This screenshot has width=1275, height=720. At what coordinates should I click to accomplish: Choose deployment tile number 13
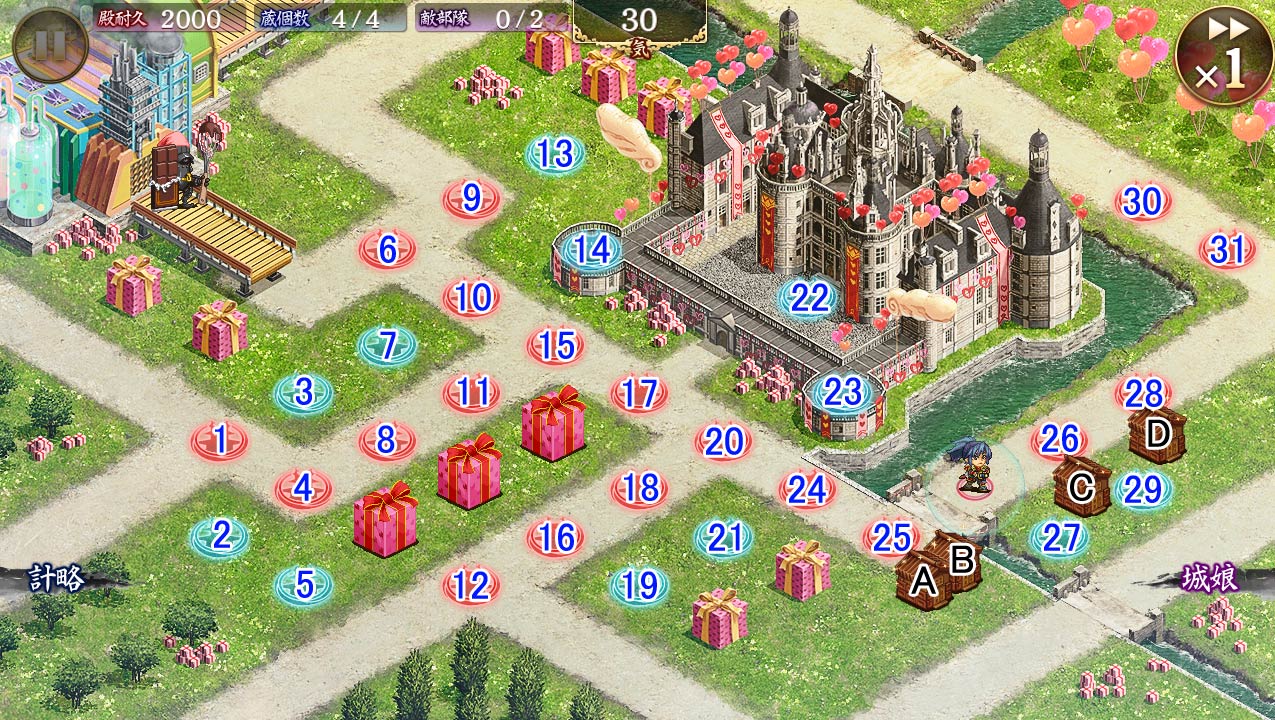pyautogui.click(x=555, y=155)
